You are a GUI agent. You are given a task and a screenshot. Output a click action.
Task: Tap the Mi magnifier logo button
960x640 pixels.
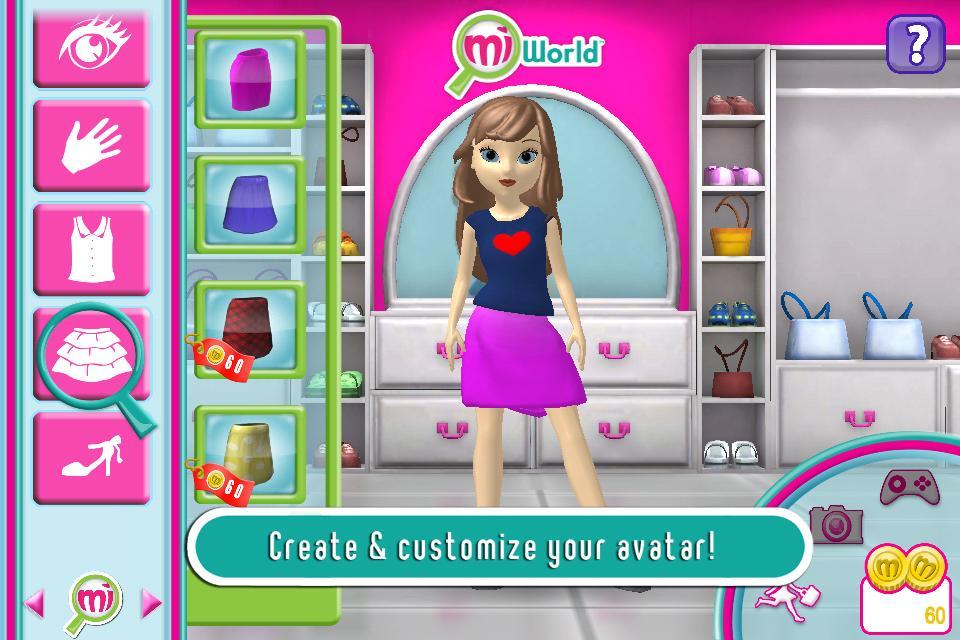coord(93,600)
